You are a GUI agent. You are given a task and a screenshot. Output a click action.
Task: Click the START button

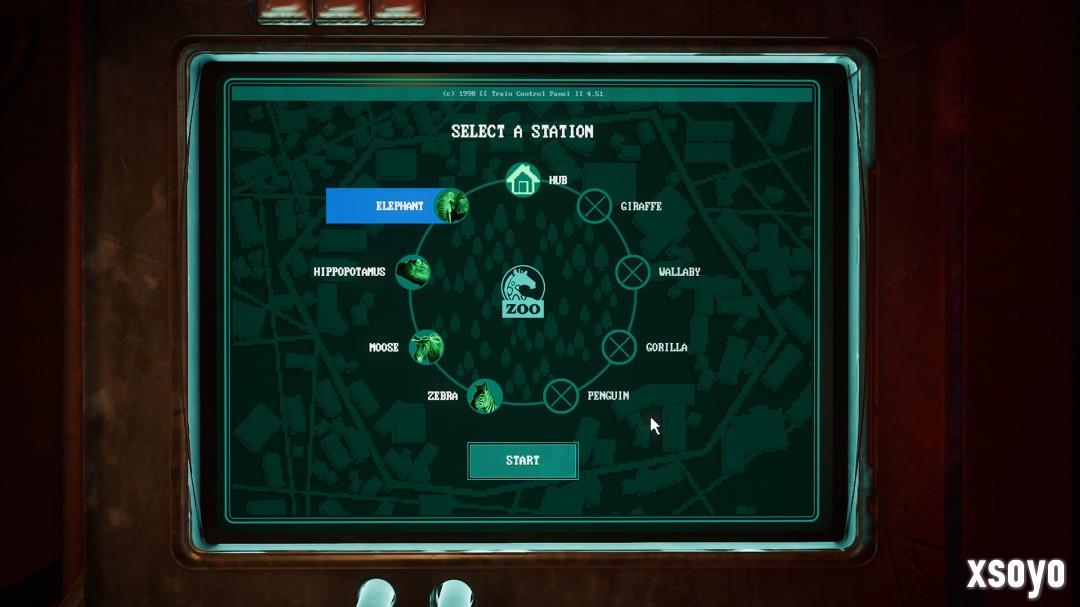point(522,461)
